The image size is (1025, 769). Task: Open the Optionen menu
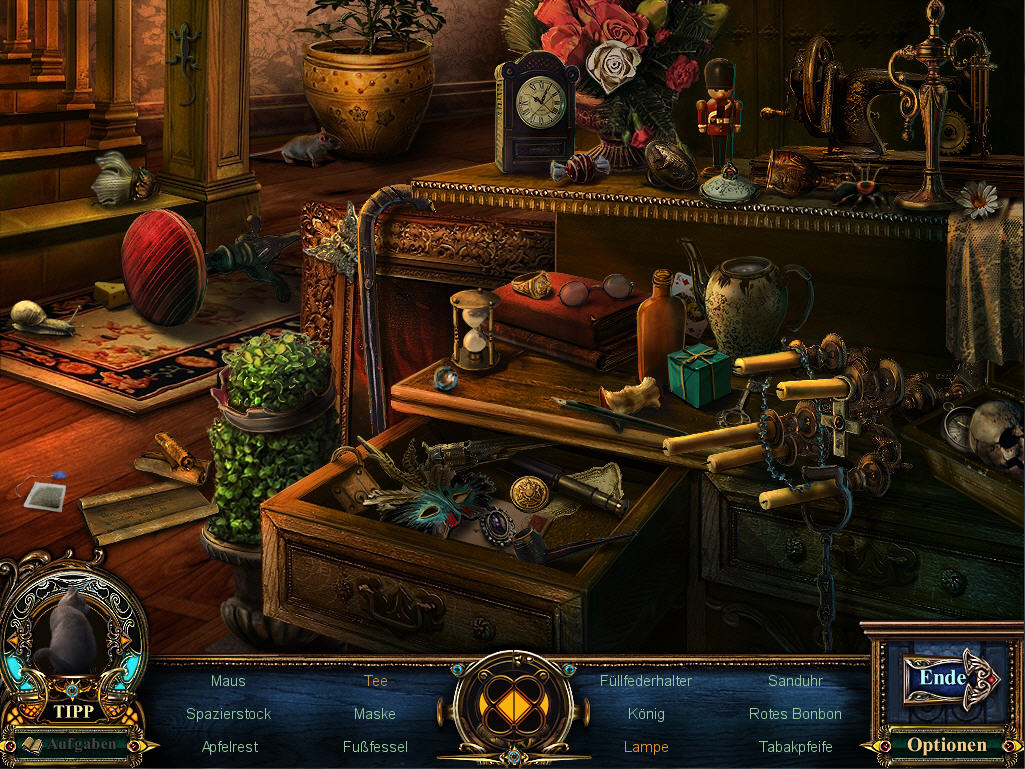(946, 745)
